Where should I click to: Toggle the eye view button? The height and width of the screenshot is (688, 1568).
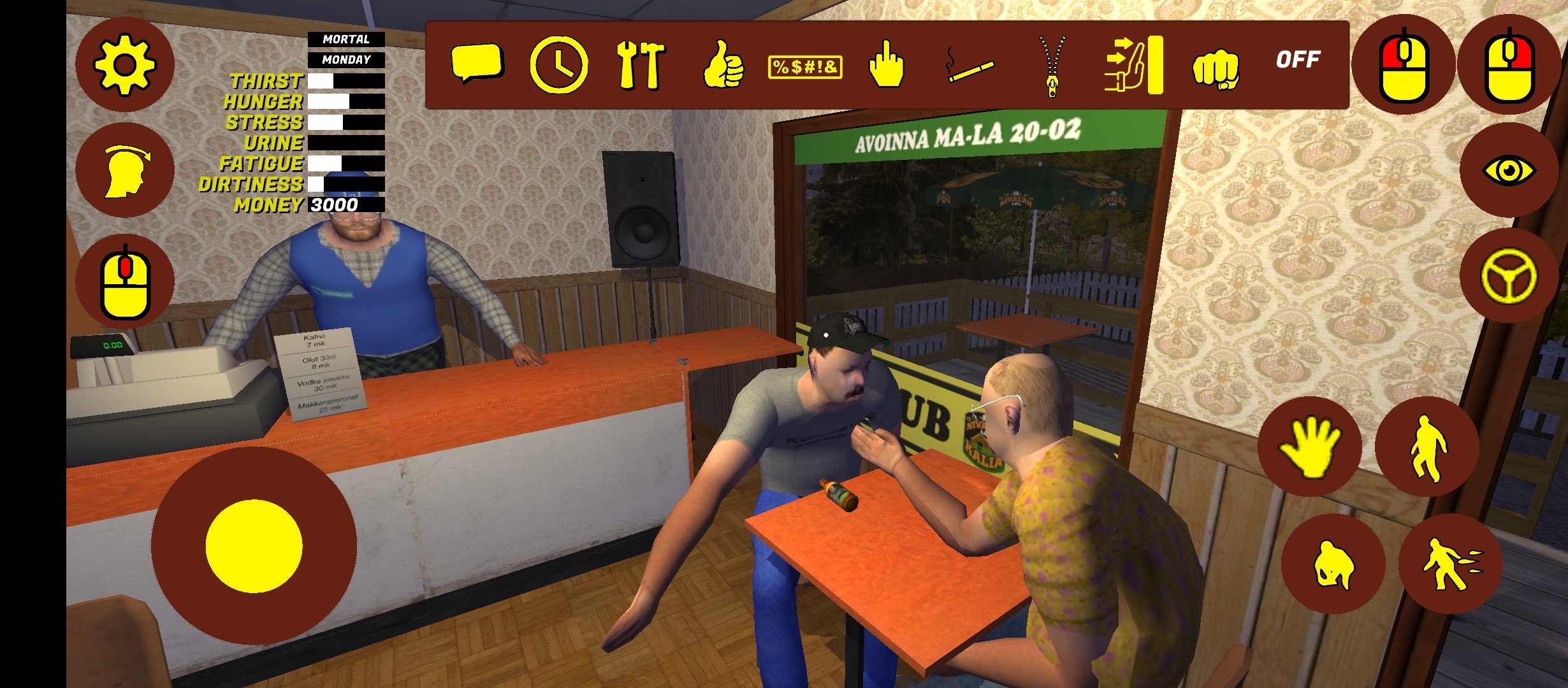1508,171
